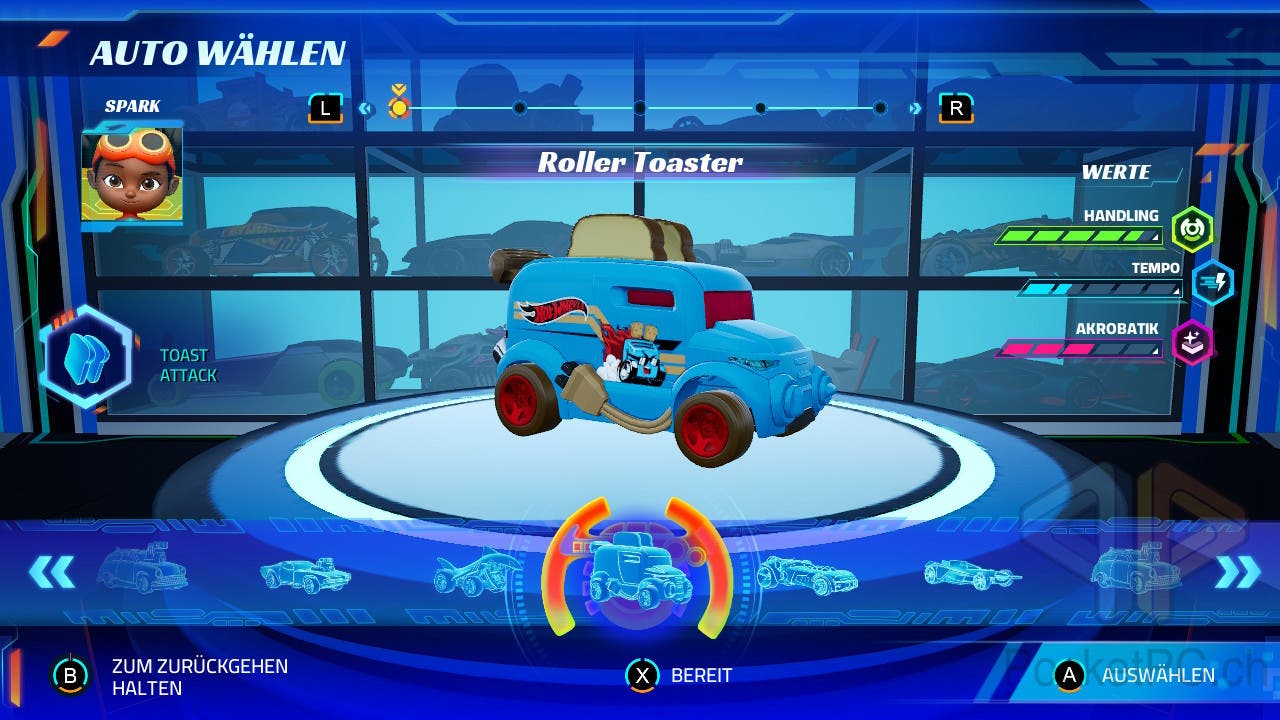
Task: Click the pink Akrobatik stat icon
Action: 1192,342
